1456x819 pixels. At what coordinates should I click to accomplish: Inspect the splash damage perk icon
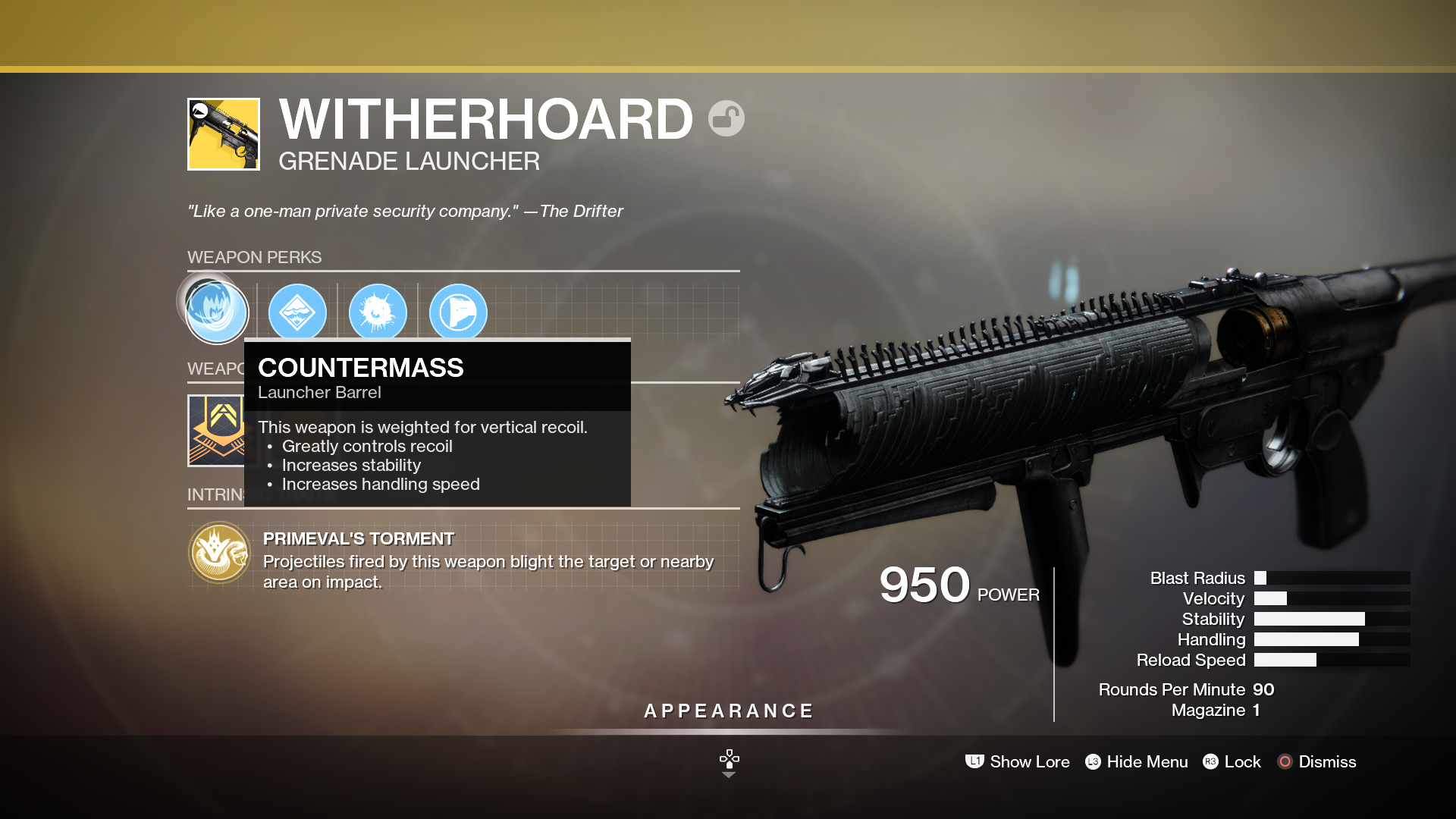[378, 312]
